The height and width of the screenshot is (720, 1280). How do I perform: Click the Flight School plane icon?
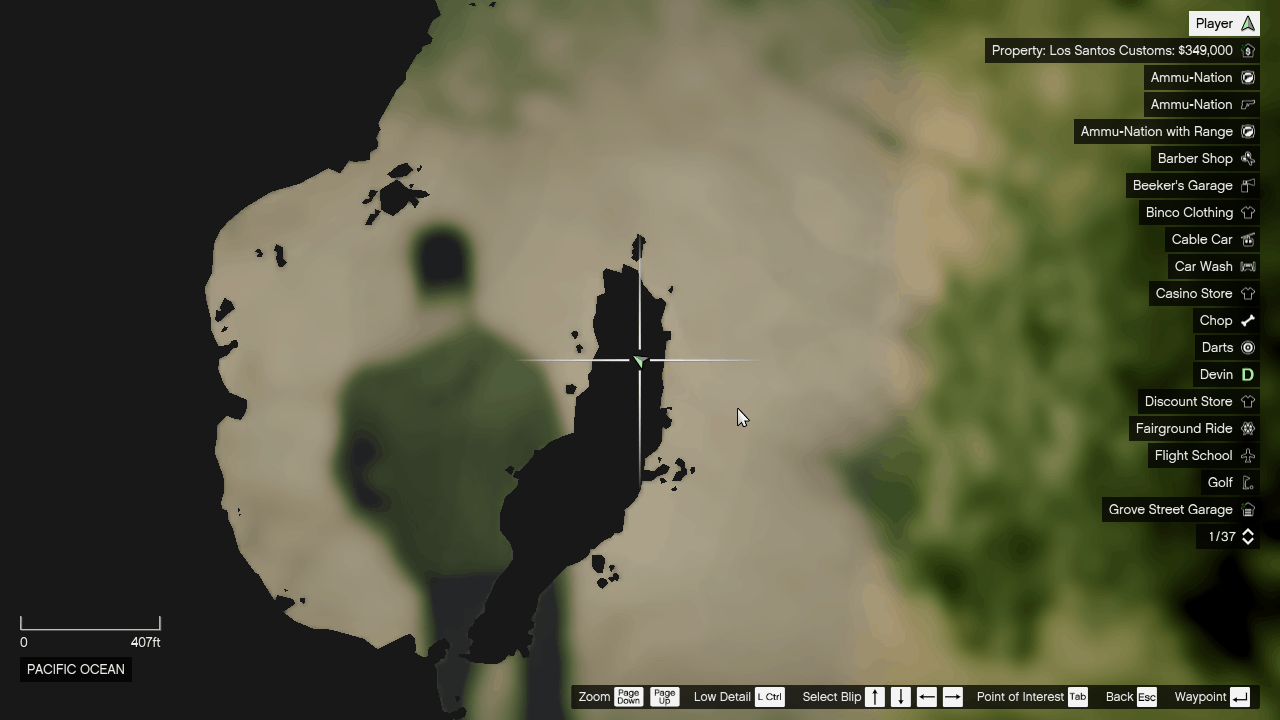(x=1247, y=455)
